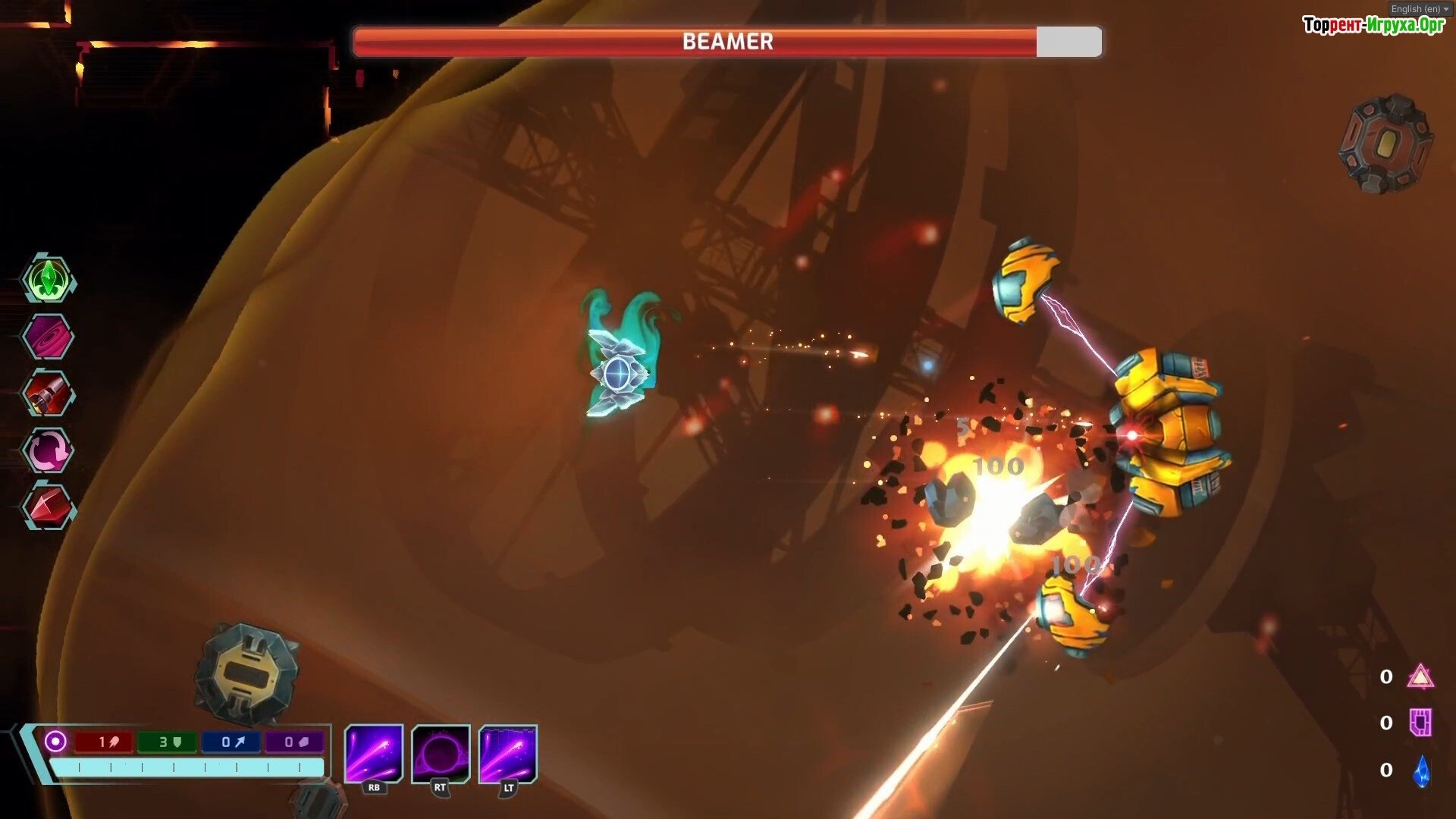Screen dimensions: 1456x819
Task: Click the glowing purple ring emblem
Action: [x=55, y=741]
